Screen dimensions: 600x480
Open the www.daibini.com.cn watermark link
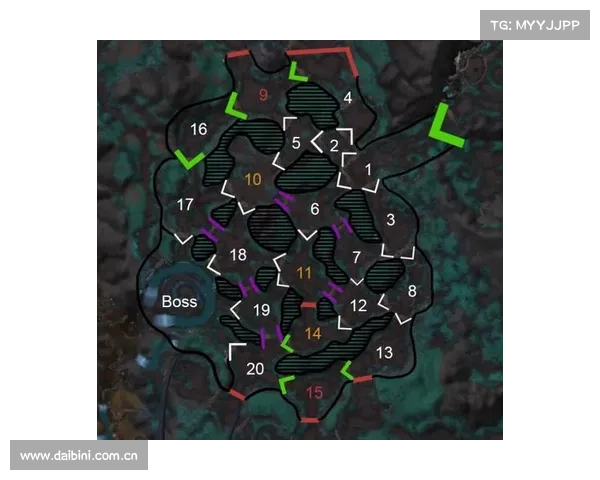point(80,455)
